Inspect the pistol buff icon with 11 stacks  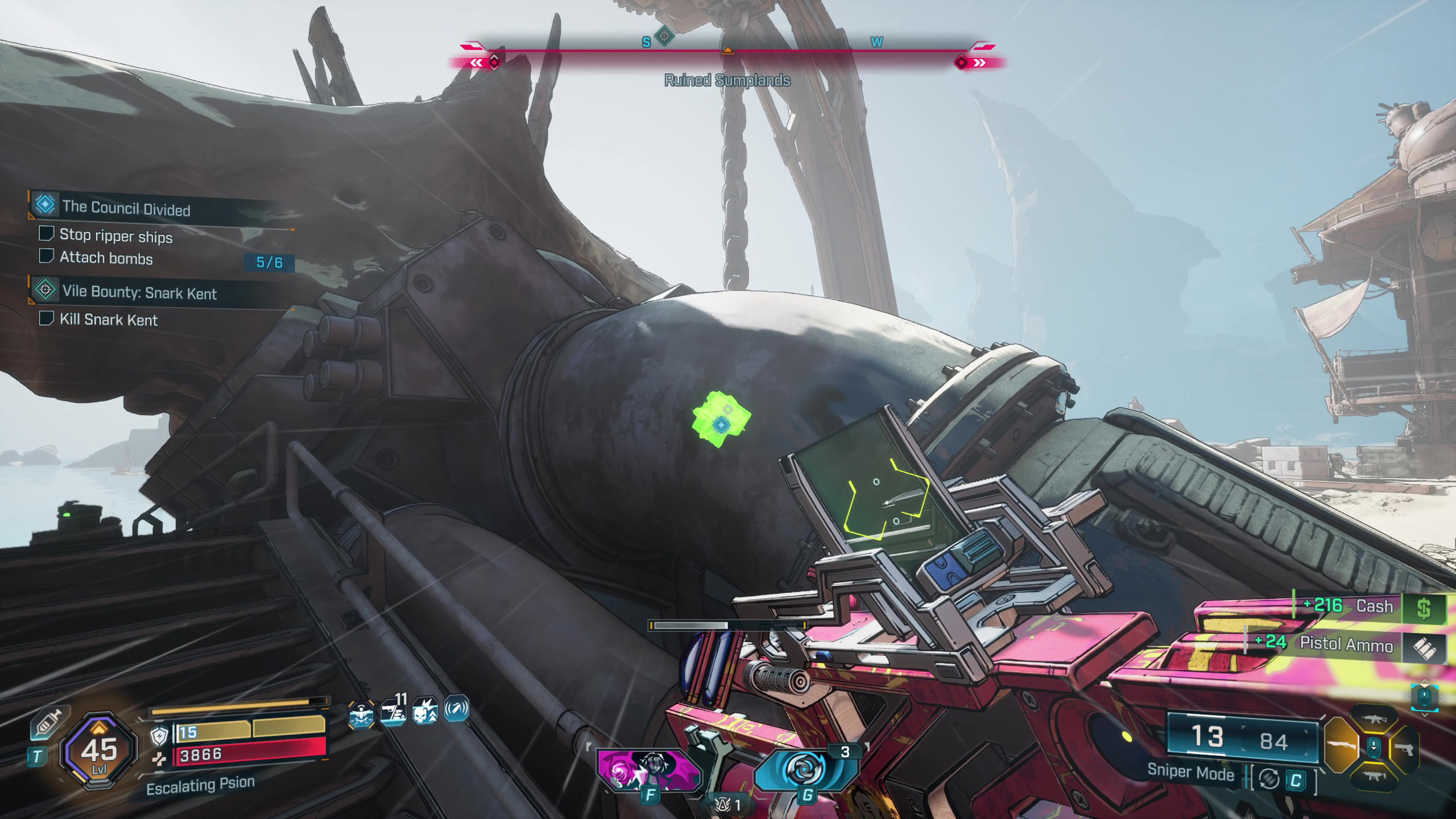pos(394,711)
